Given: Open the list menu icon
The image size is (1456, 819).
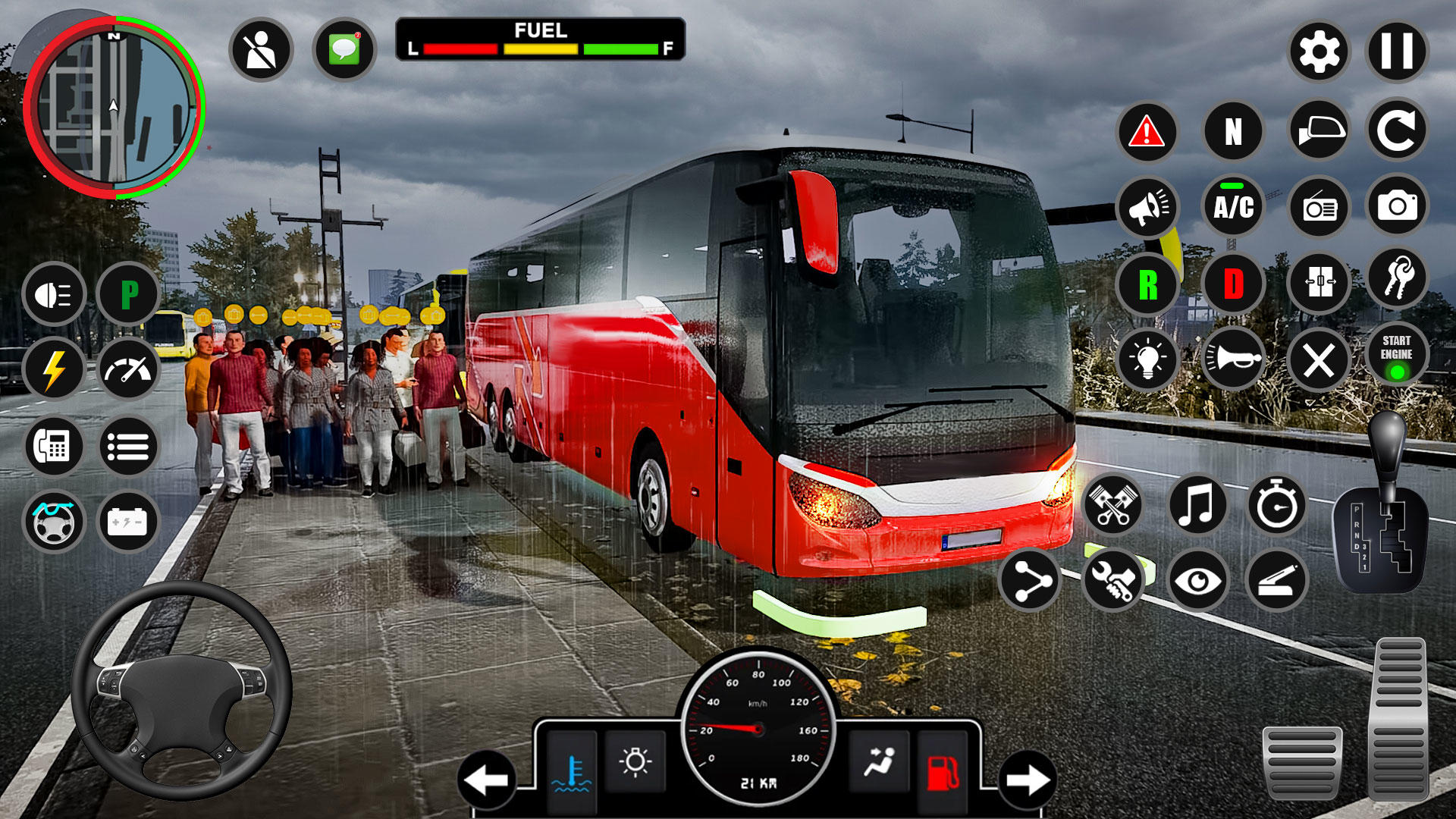Looking at the screenshot, I should [130, 447].
